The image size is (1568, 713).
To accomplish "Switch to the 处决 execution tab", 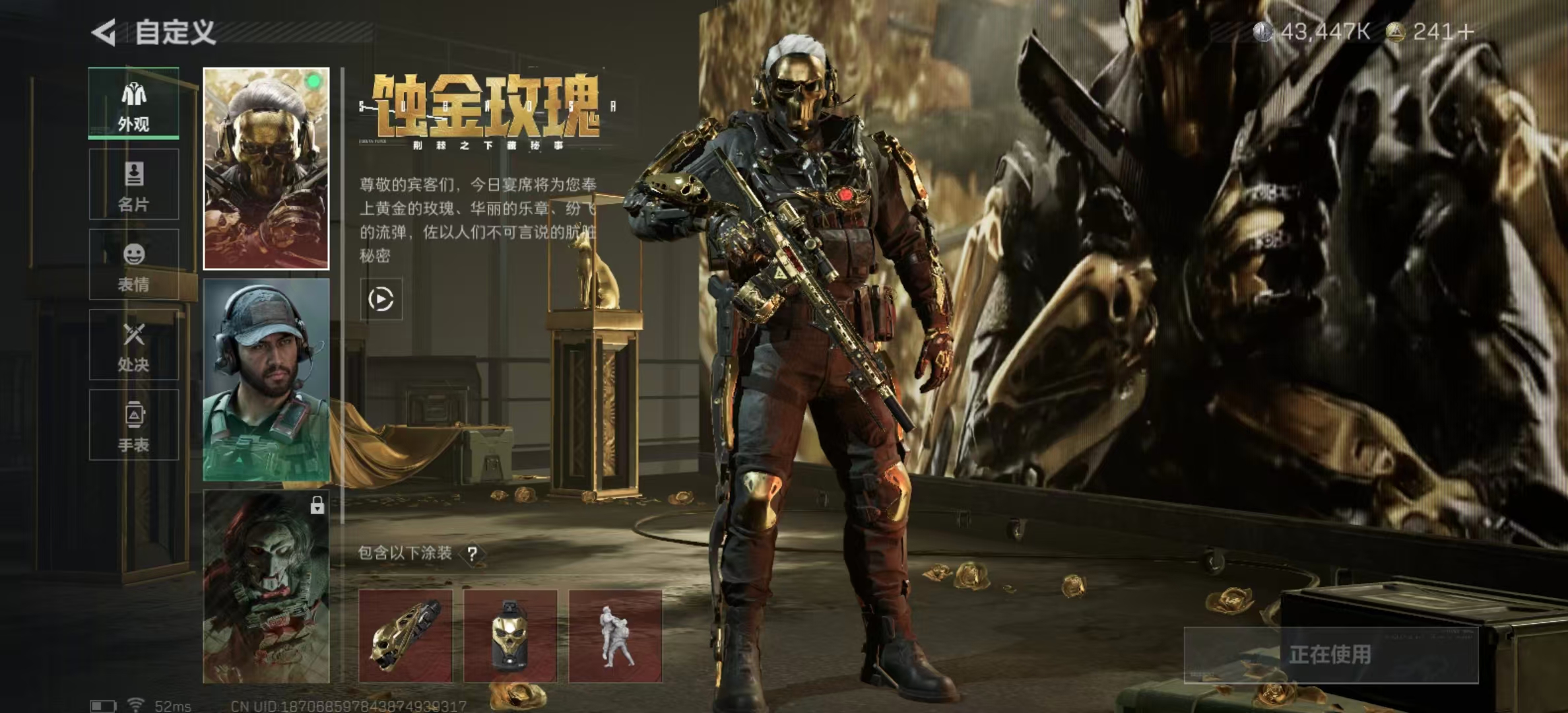I will pyautogui.click(x=134, y=345).
